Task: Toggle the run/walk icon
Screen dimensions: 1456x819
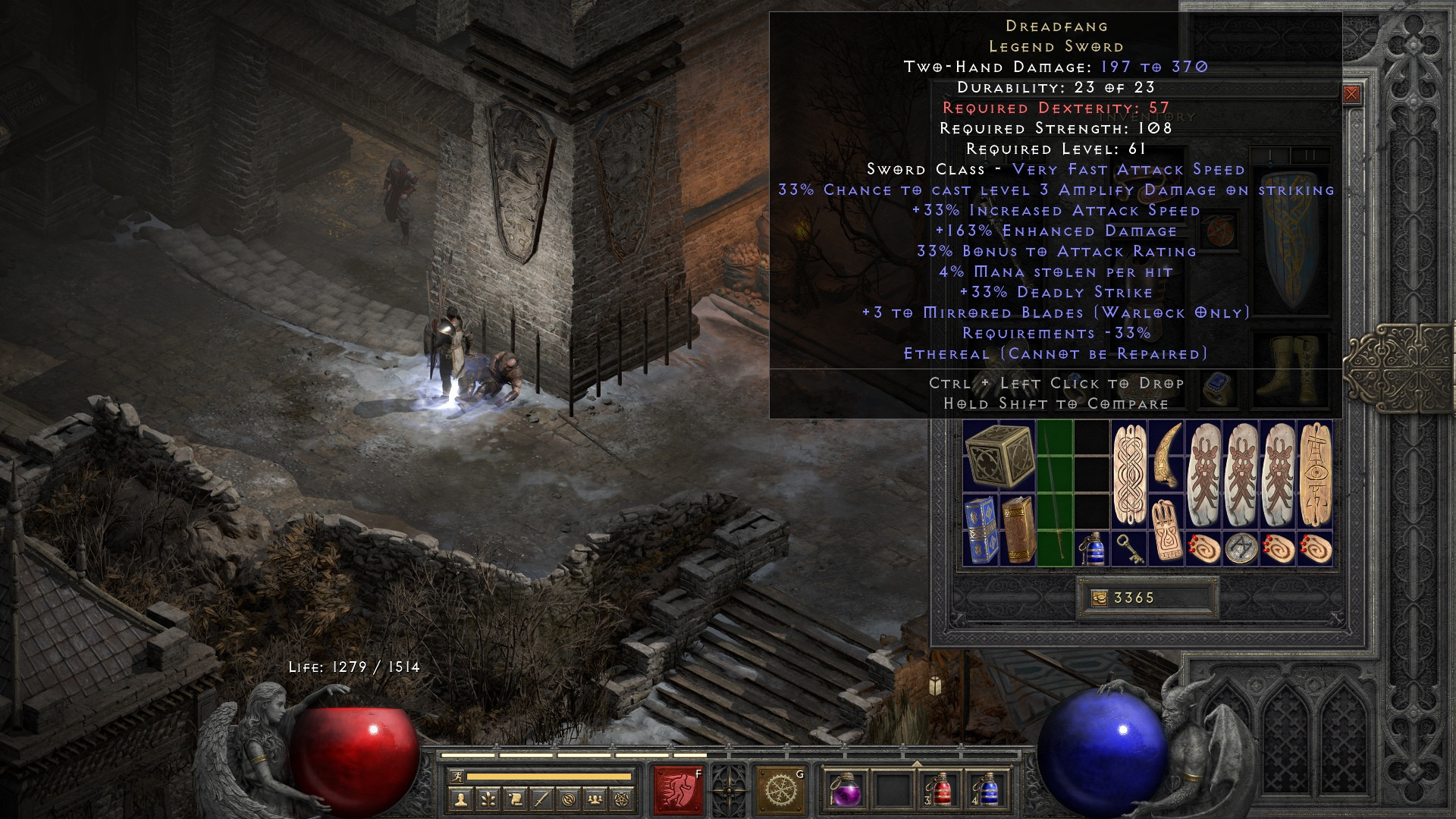Action: click(x=455, y=777)
